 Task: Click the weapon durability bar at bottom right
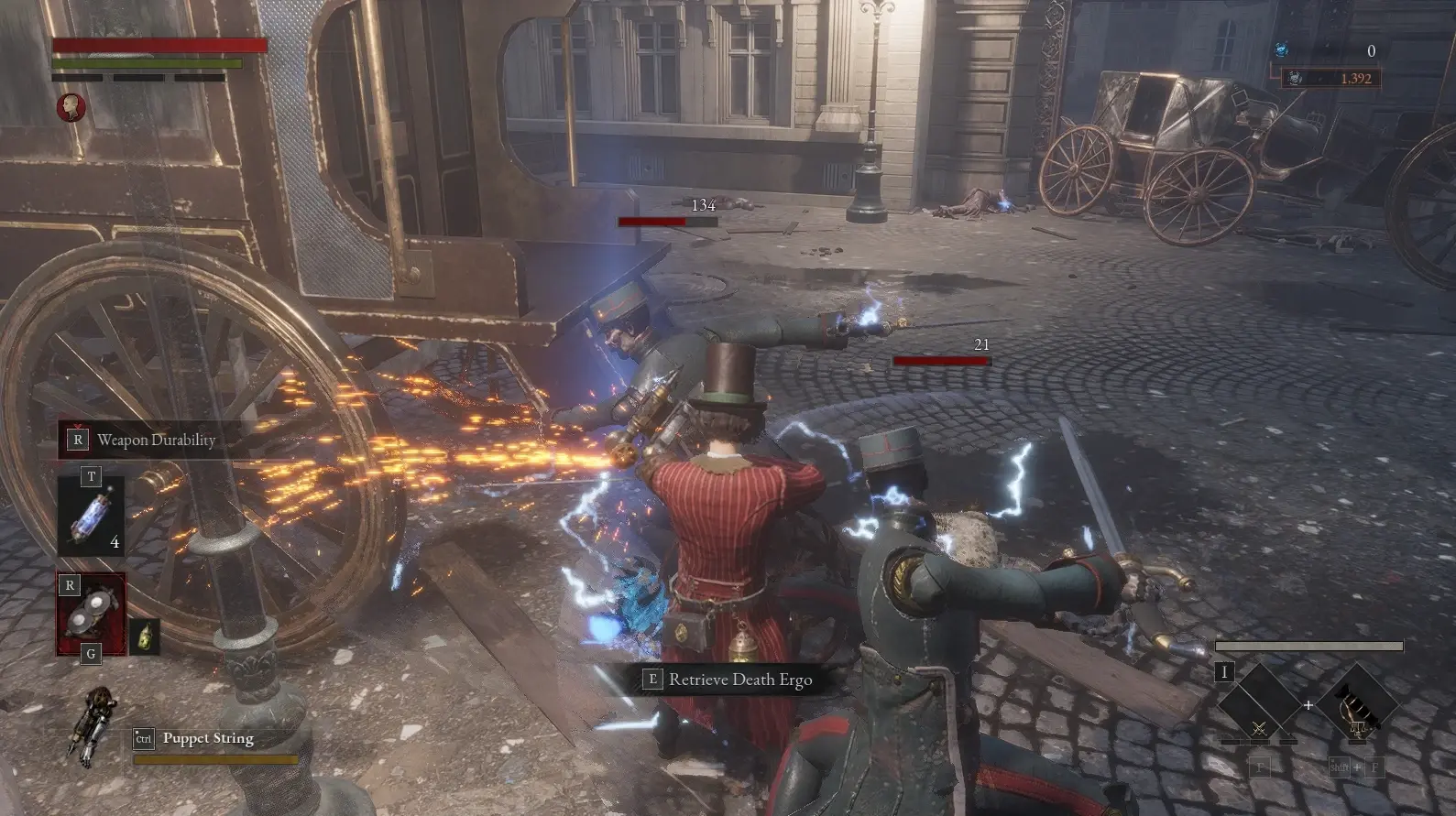tap(1308, 646)
